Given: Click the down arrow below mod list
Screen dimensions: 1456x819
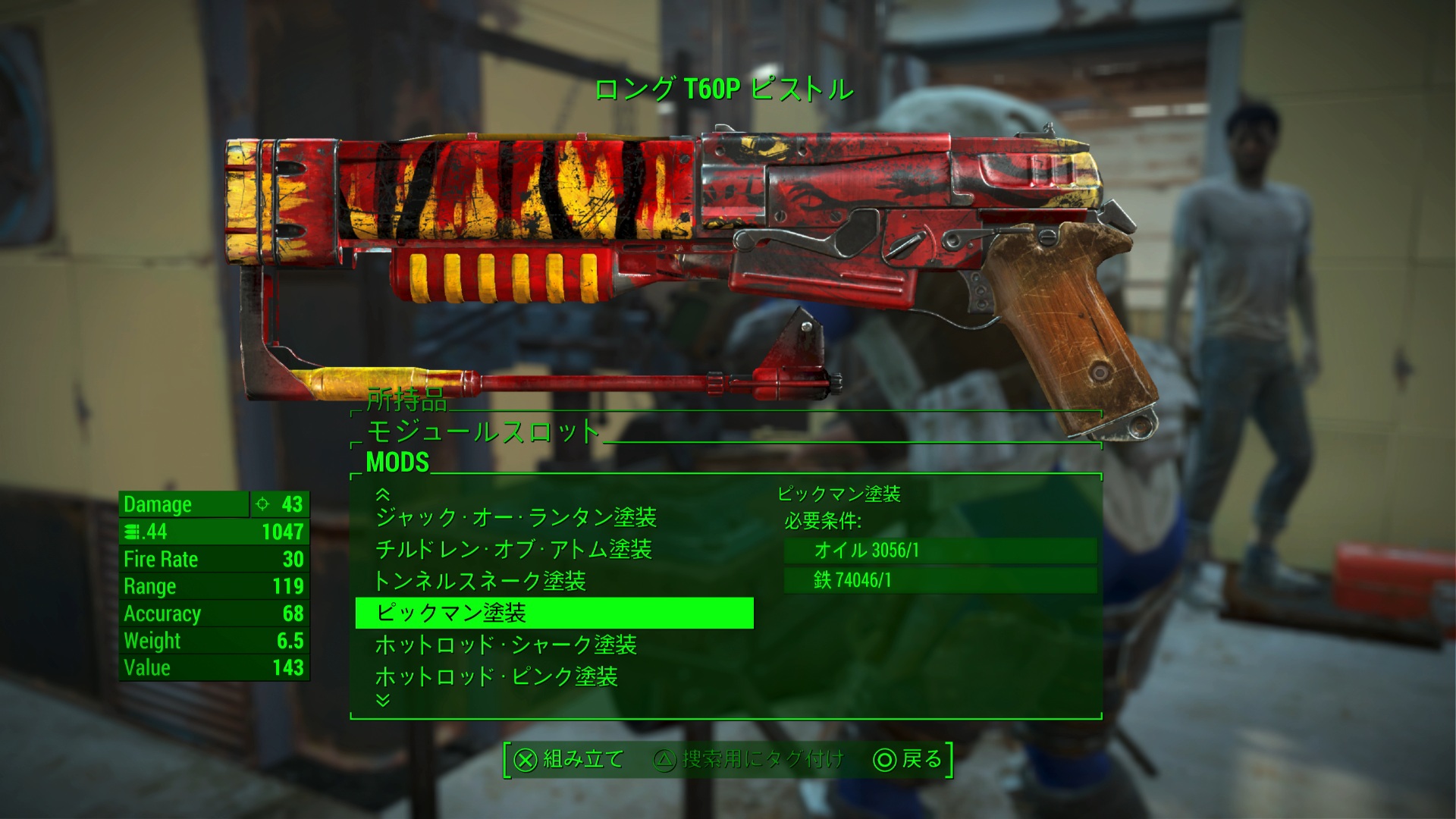Looking at the screenshot, I should 383,700.
